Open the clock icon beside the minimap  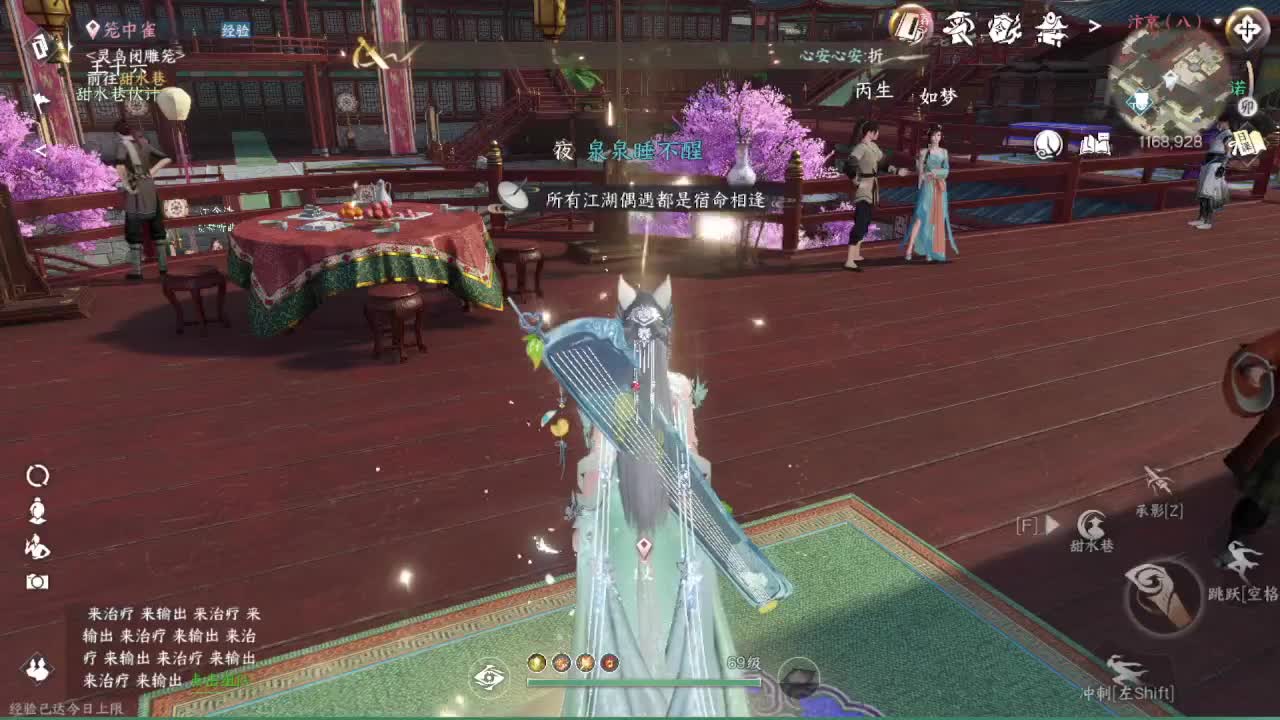[1046, 144]
